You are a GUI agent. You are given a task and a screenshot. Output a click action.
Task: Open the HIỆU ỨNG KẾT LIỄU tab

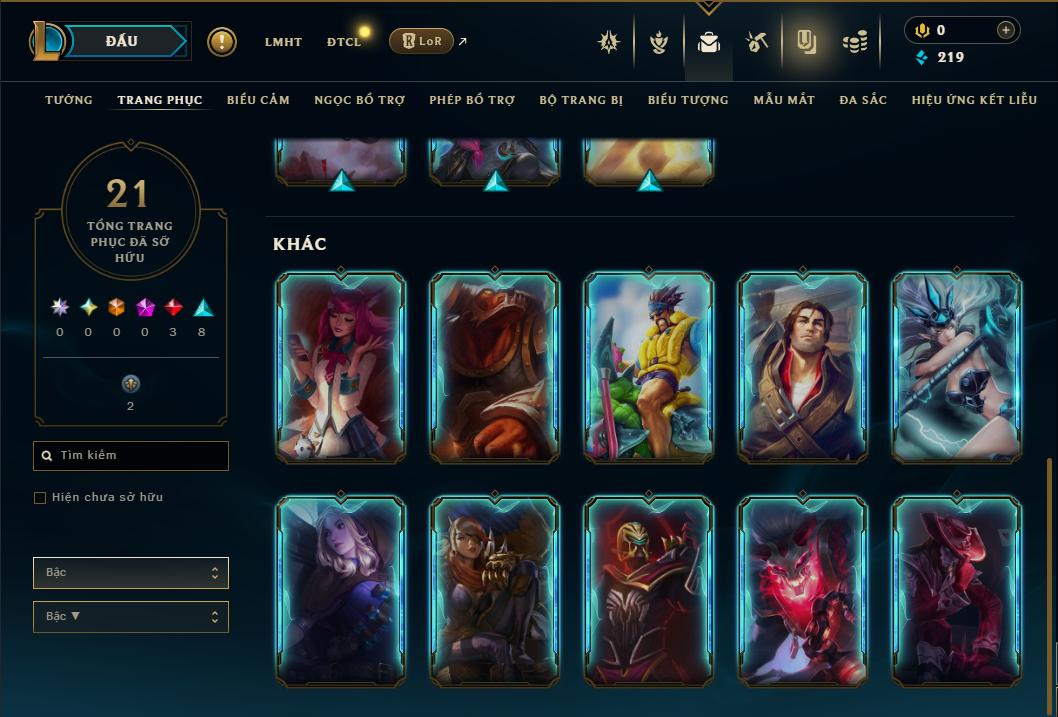click(x=974, y=100)
